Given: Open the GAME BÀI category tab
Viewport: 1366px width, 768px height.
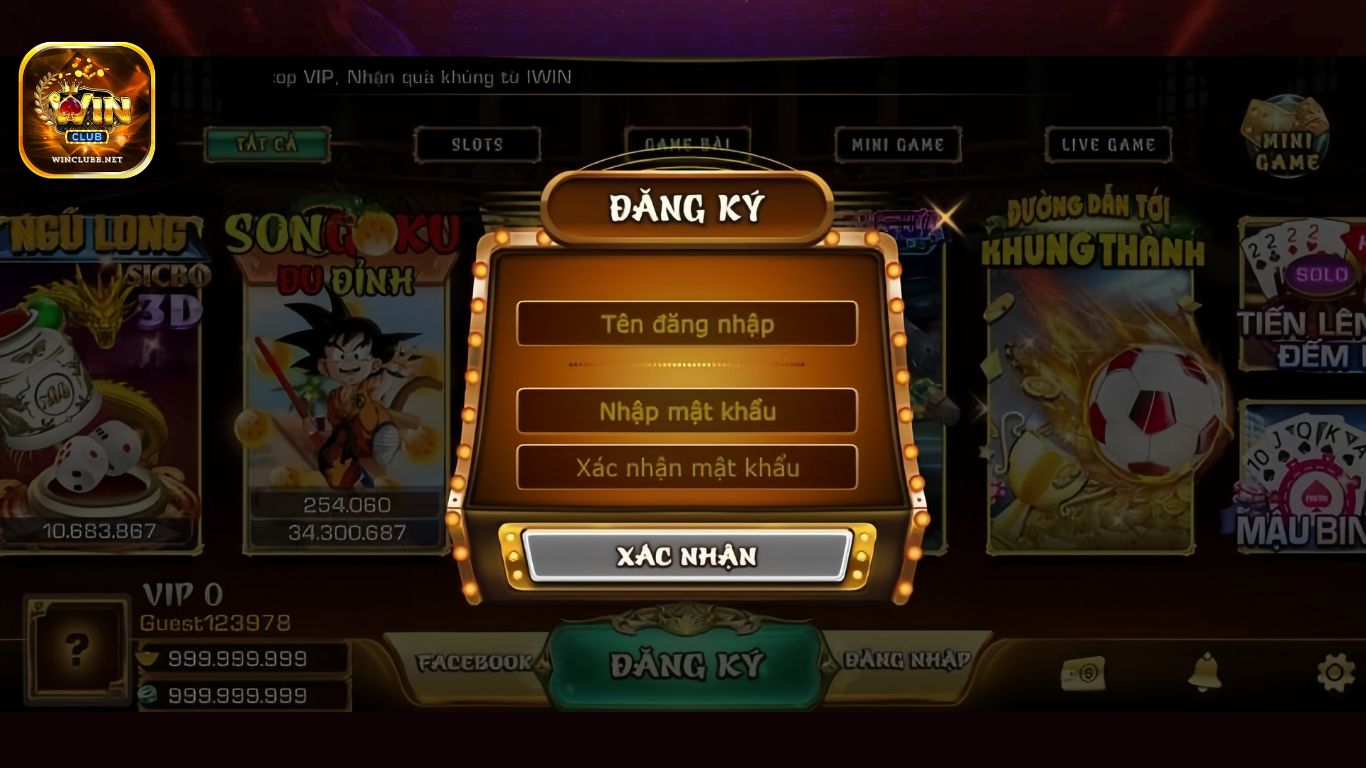Looking at the screenshot, I should pos(687,144).
